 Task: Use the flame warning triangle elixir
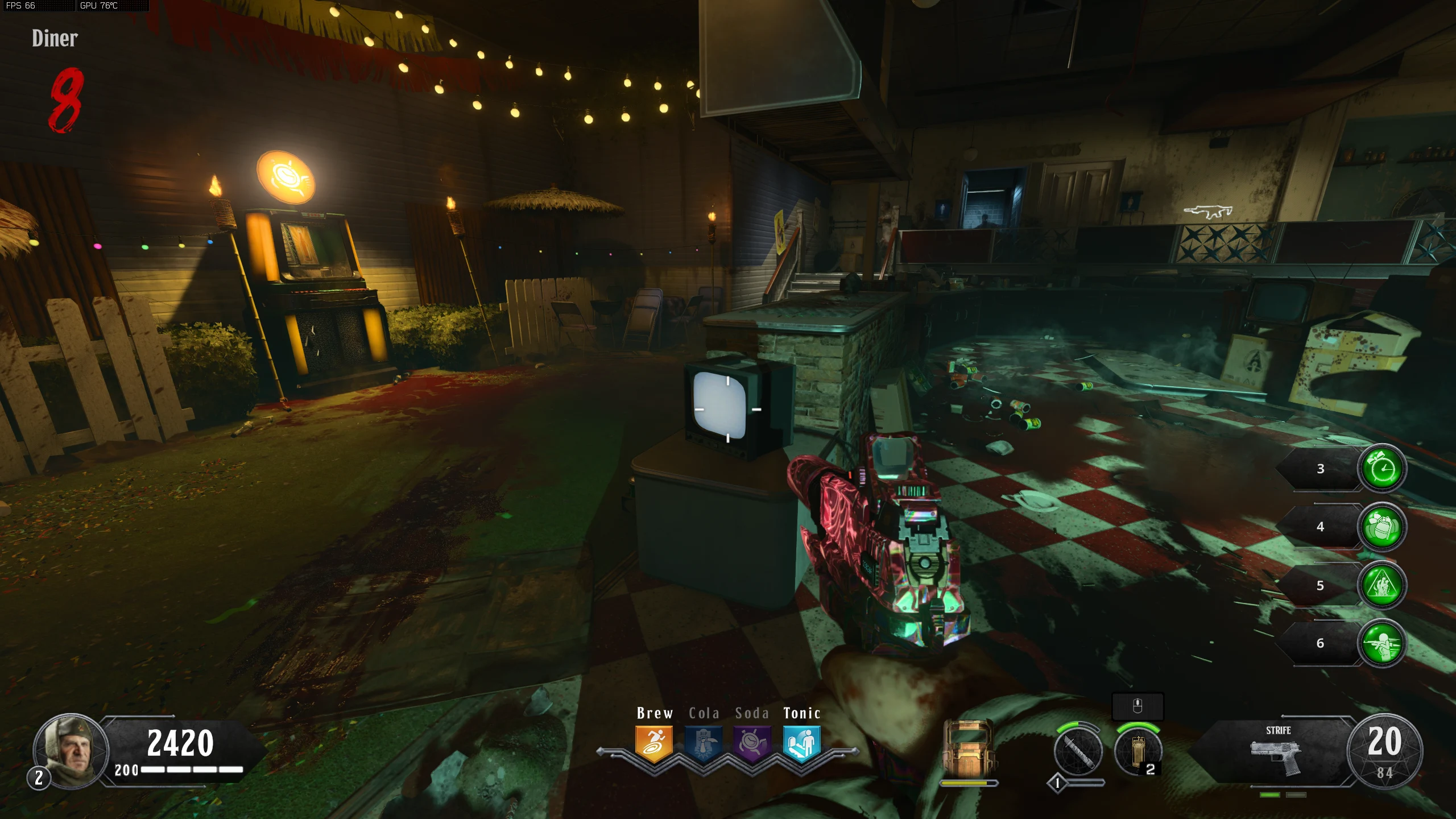[1381, 585]
